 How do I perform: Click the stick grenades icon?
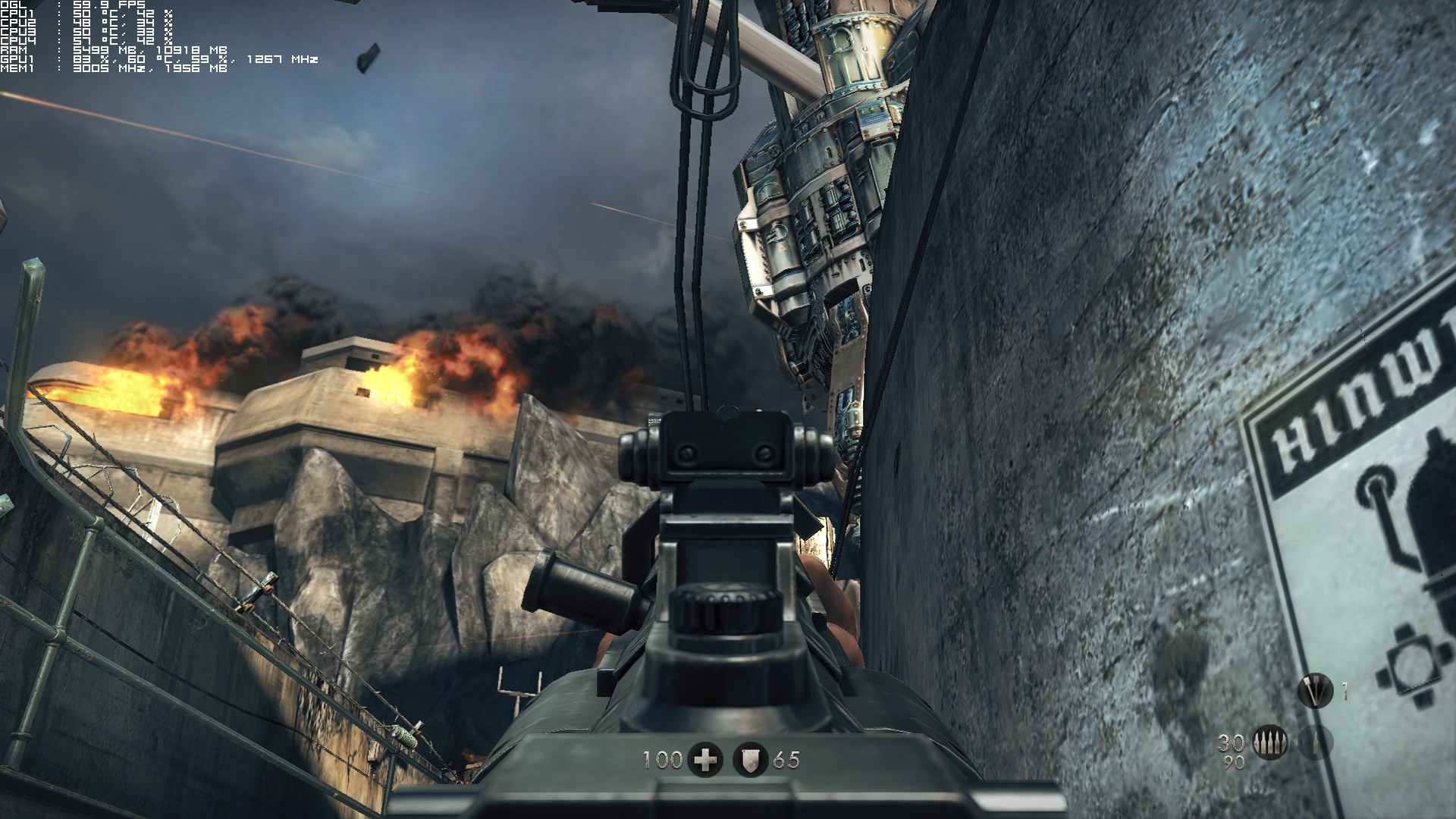click(1315, 691)
